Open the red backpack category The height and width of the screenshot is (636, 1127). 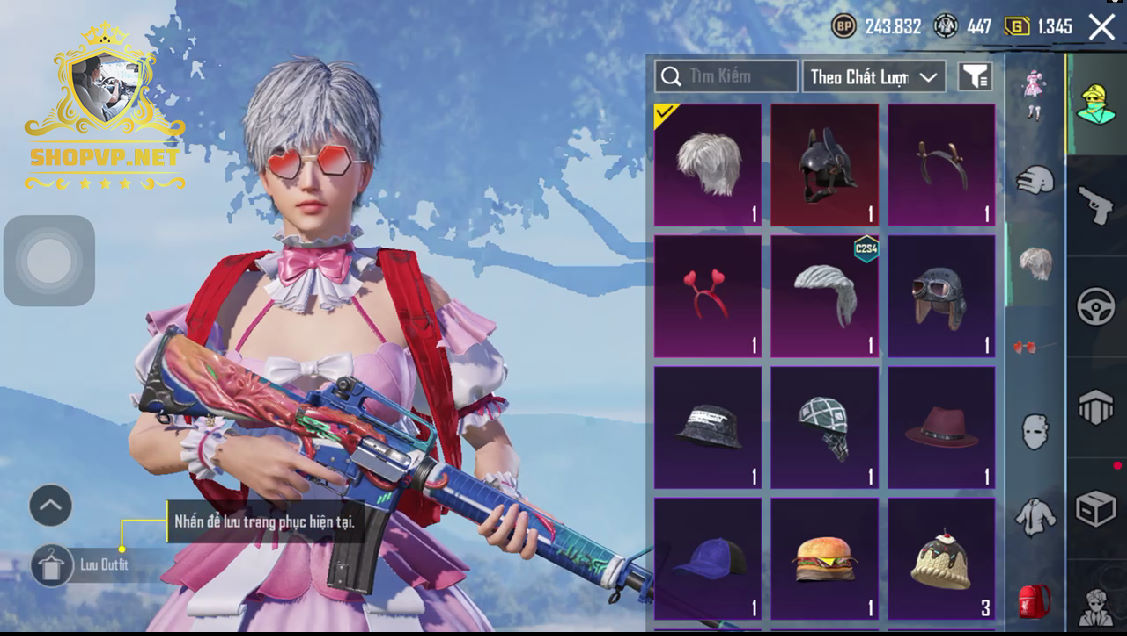(x=1035, y=602)
